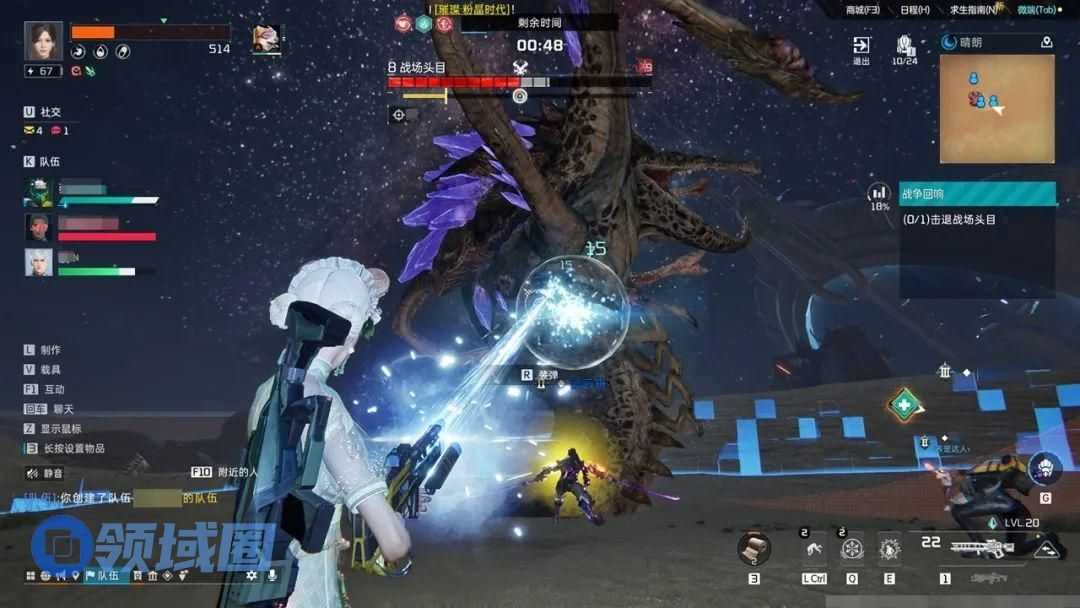This screenshot has width=1080, height=608.
Task: Open chat settings gear icon
Action: 251,576
